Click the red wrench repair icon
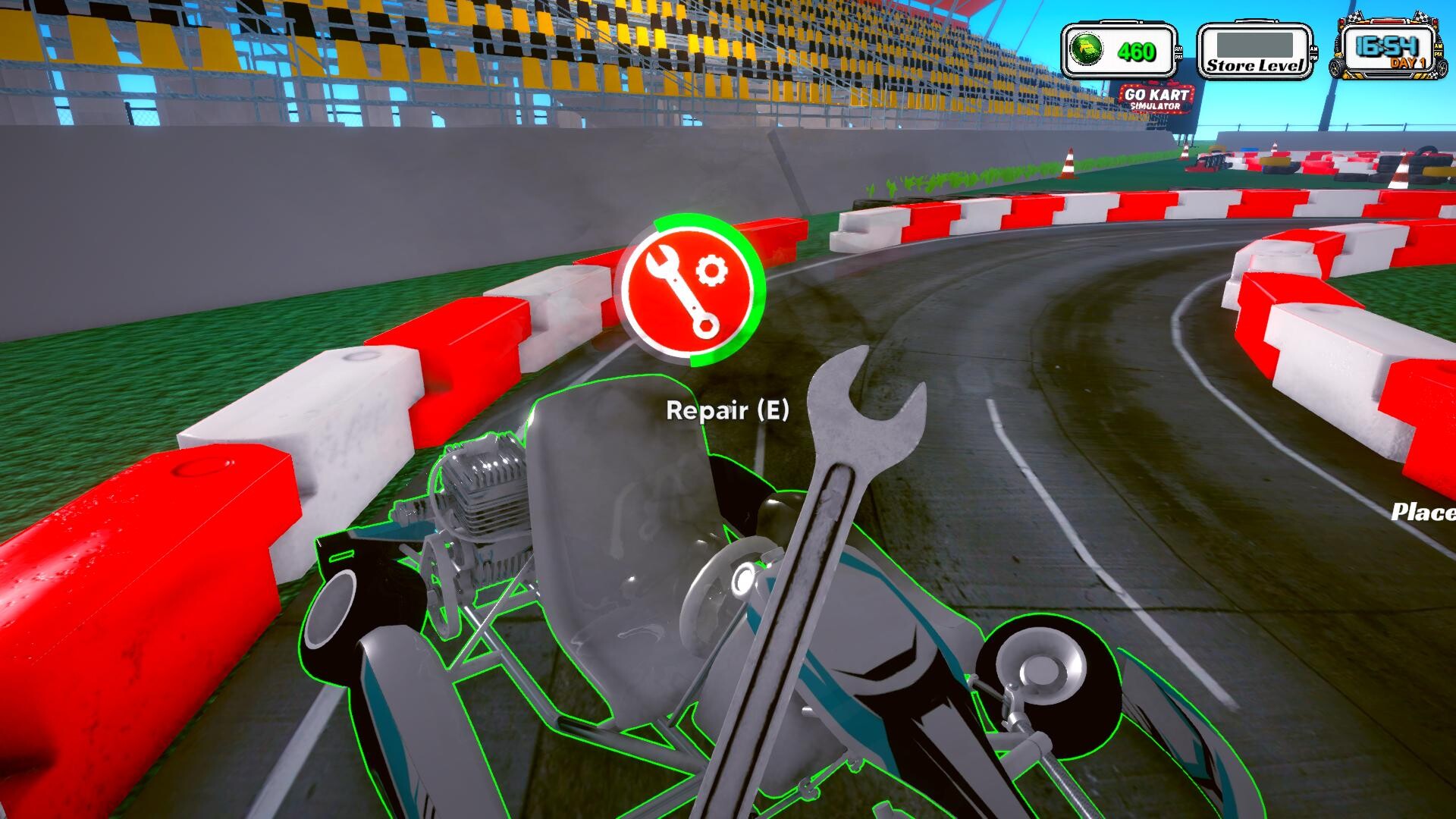This screenshot has height=819, width=1456. click(692, 290)
